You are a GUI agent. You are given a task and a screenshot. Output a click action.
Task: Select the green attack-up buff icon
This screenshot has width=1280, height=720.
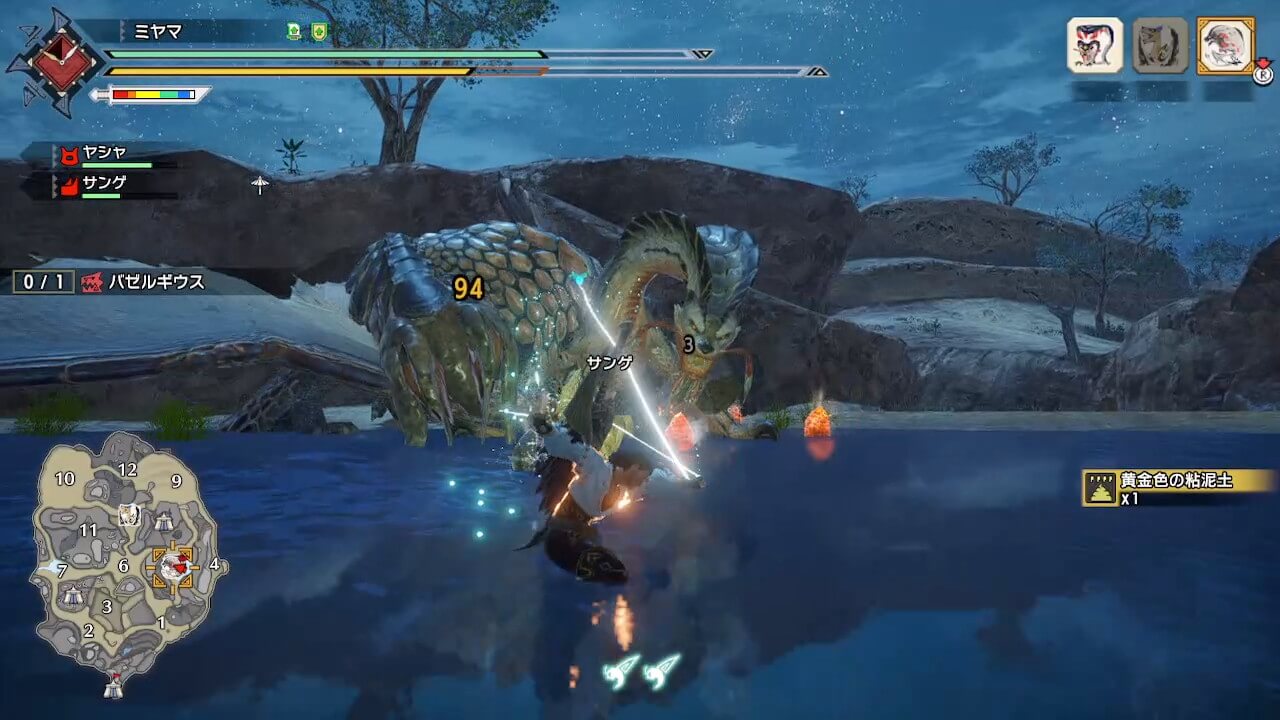click(x=294, y=31)
